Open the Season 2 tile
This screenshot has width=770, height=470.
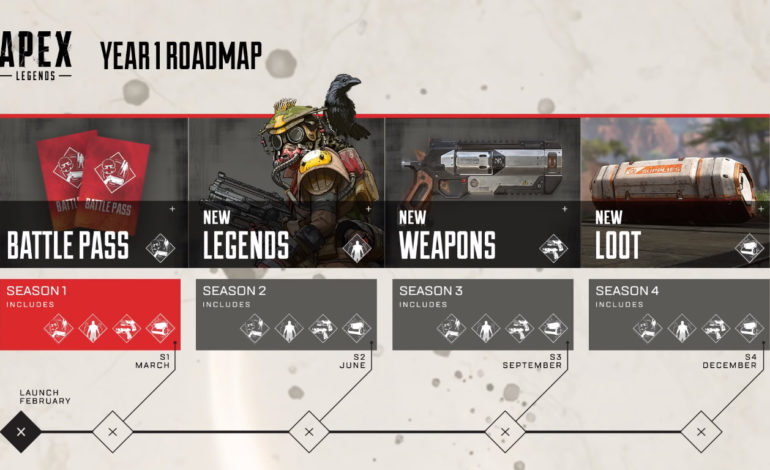tap(286, 314)
